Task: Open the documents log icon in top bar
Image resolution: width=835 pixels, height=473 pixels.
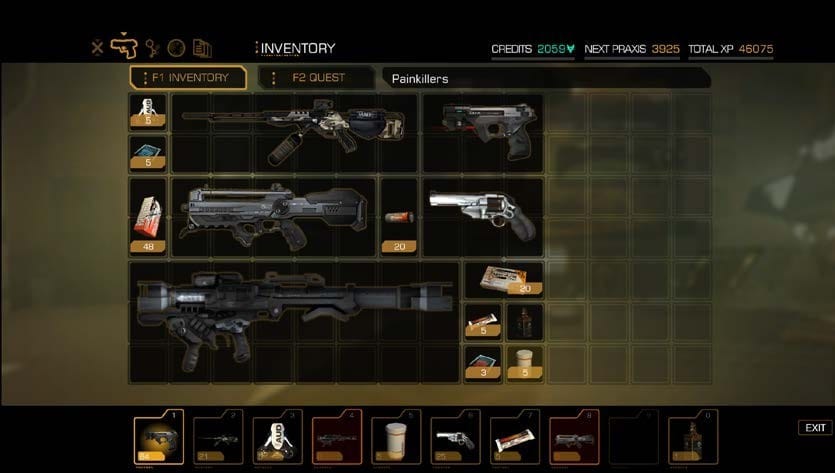Action: 202,47
